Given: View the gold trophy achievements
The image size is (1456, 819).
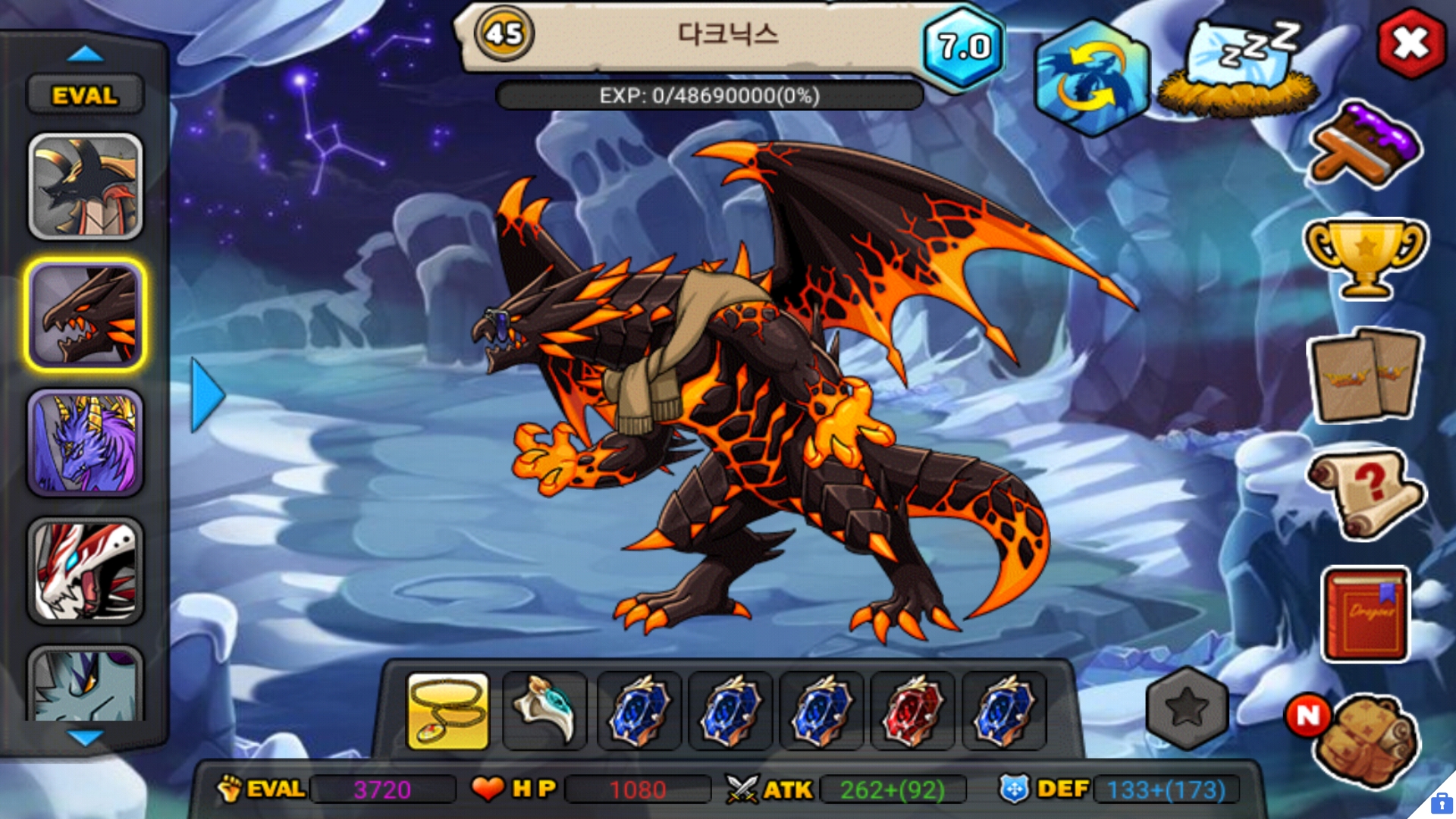Looking at the screenshot, I should [x=1365, y=258].
